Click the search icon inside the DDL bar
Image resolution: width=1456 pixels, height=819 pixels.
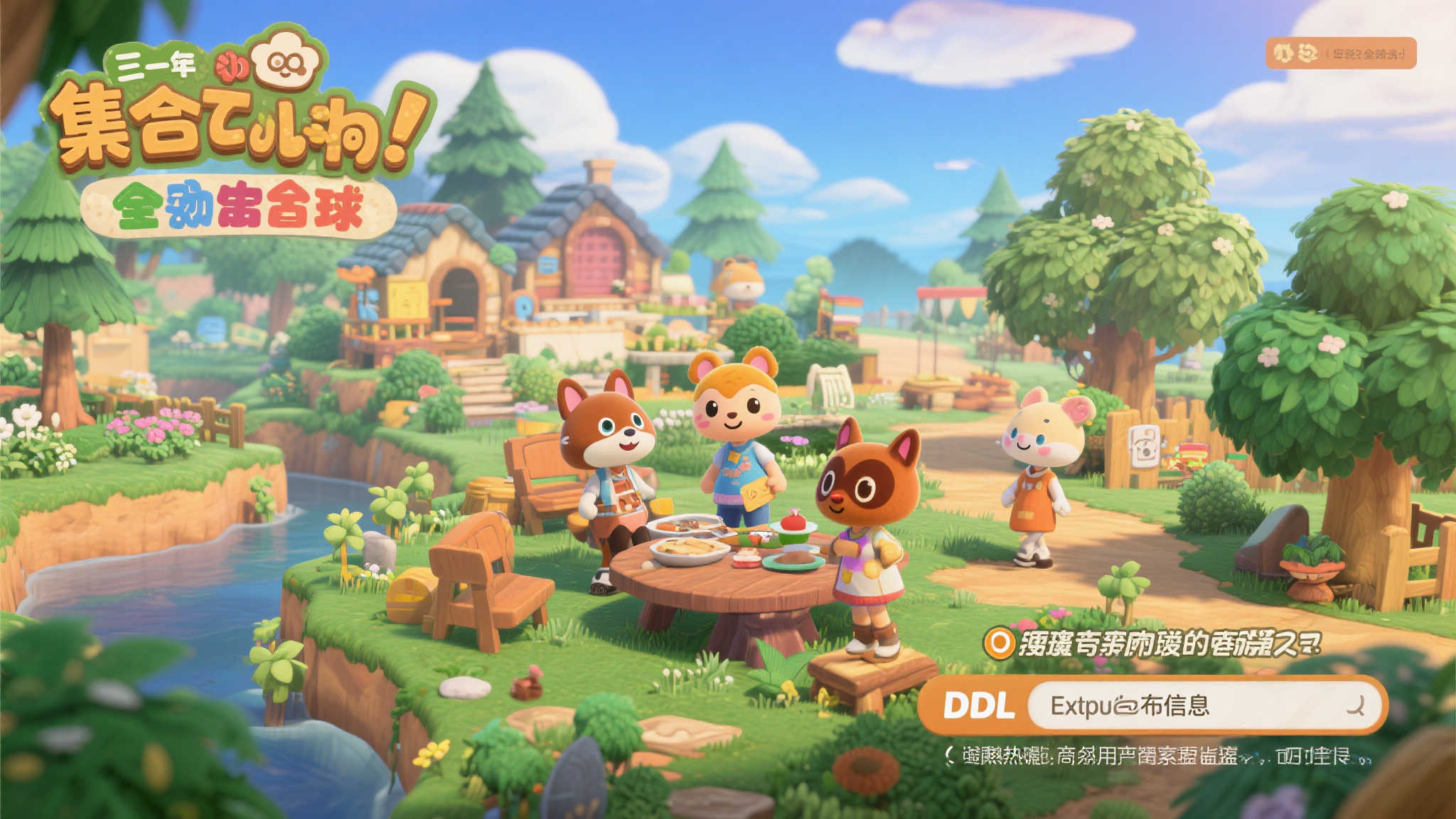coord(1356,705)
